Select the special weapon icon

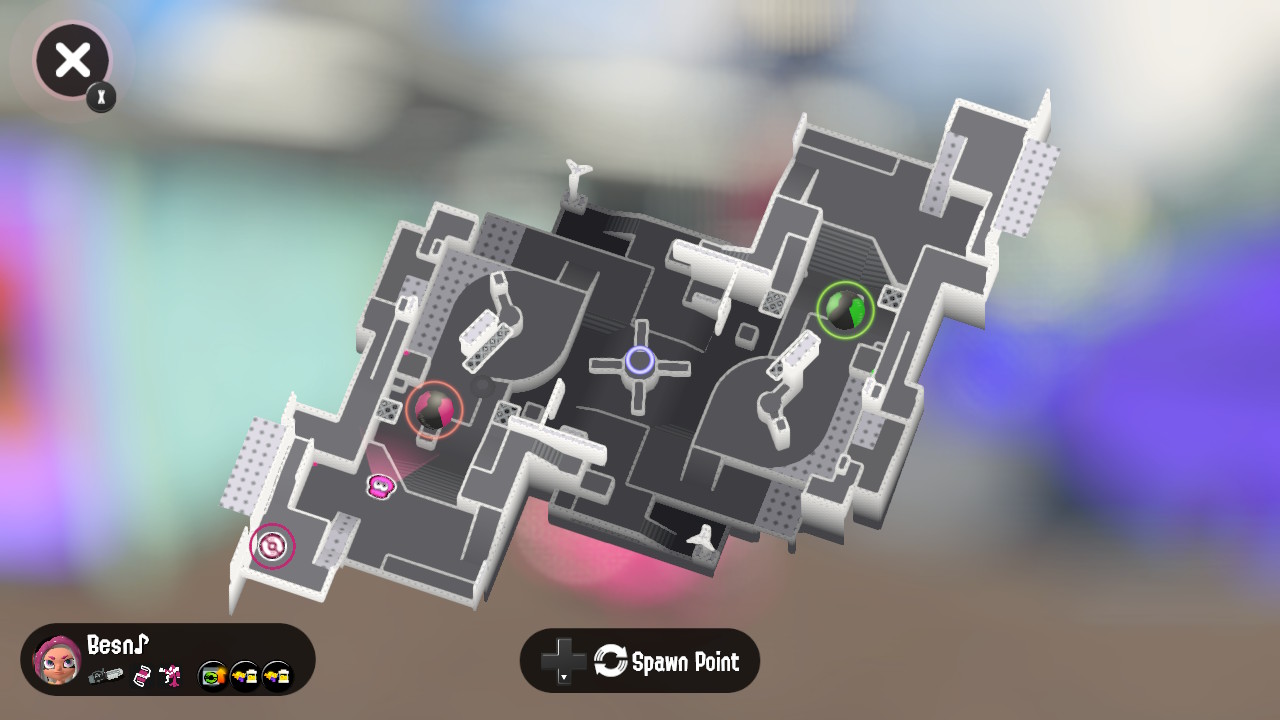[170, 675]
